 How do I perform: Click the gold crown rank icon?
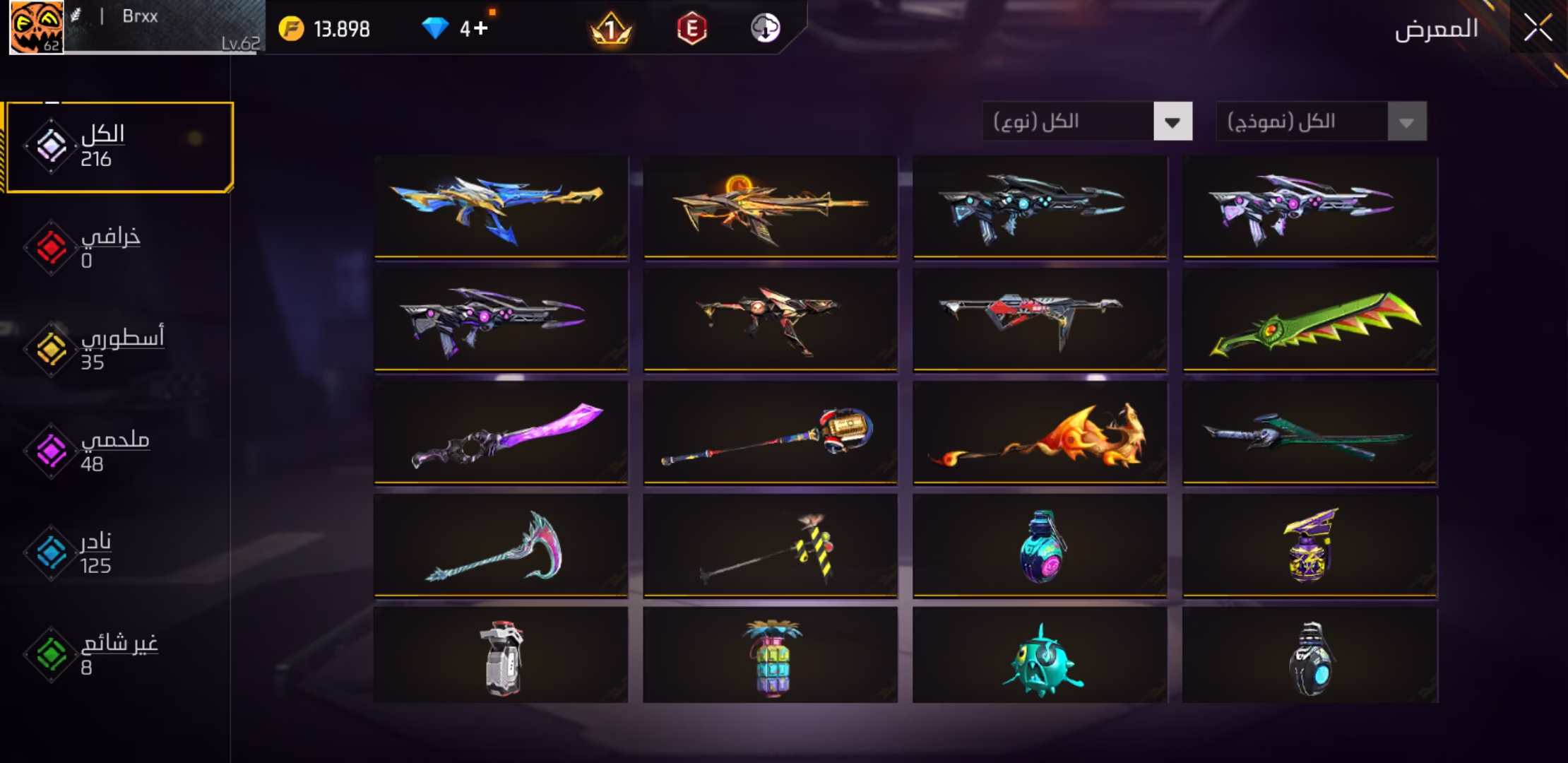(610, 29)
